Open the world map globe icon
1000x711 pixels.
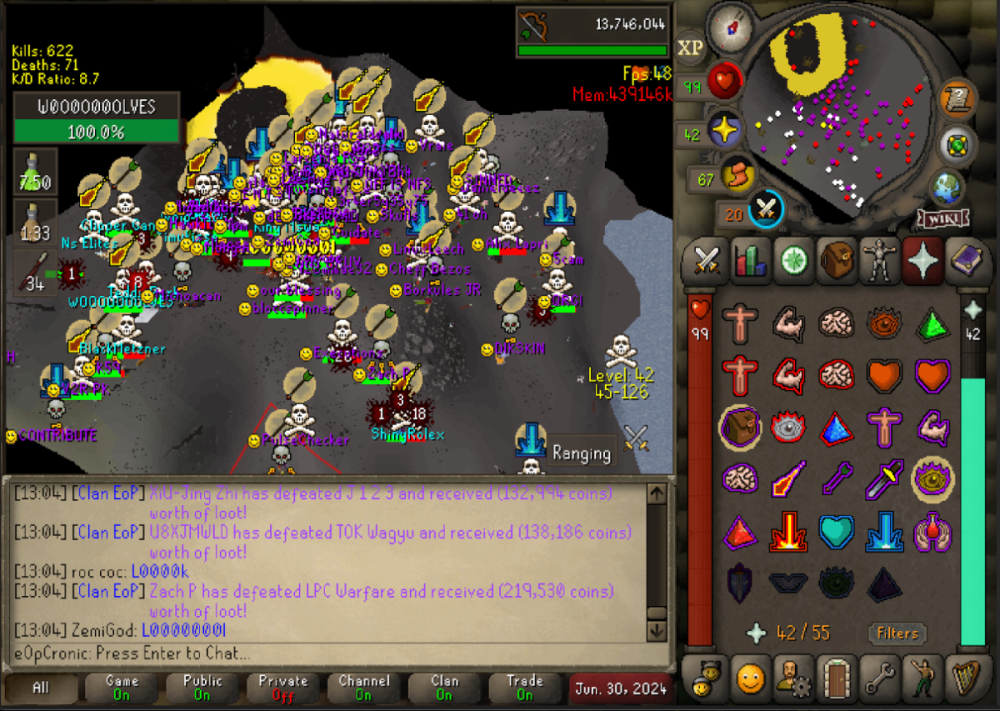tap(947, 187)
